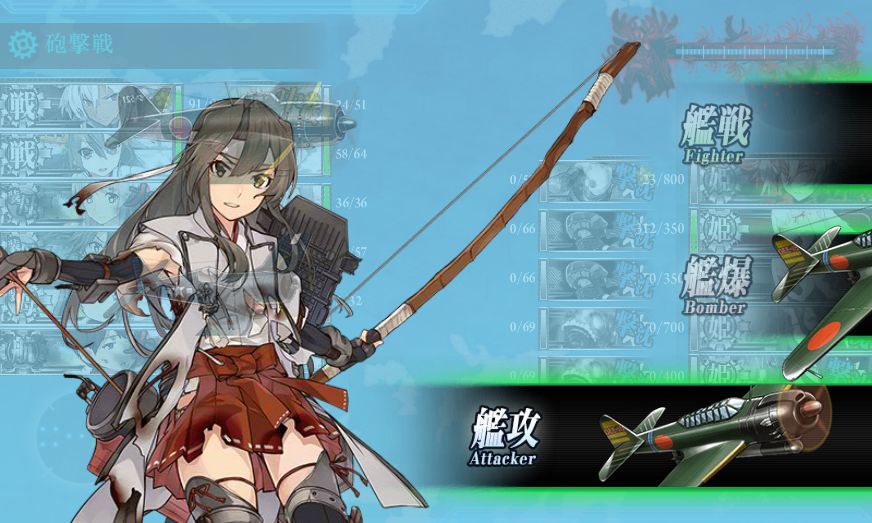Click the 砲撃戦 phase header gear icon
Viewport: 872px width, 523px height.
tap(22, 45)
